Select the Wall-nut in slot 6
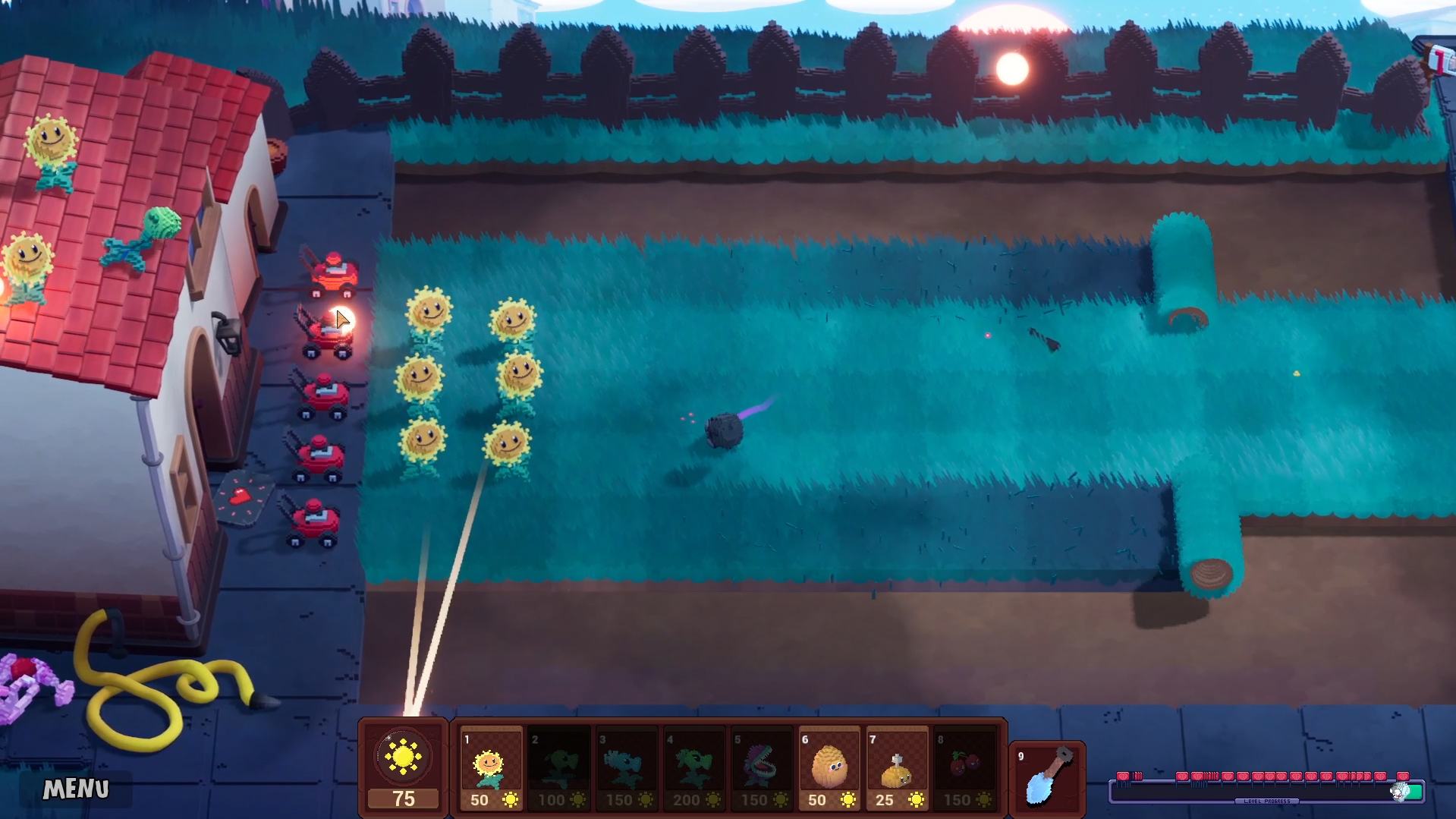This screenshot has width=1456, height=819. (x=828, y=767)
